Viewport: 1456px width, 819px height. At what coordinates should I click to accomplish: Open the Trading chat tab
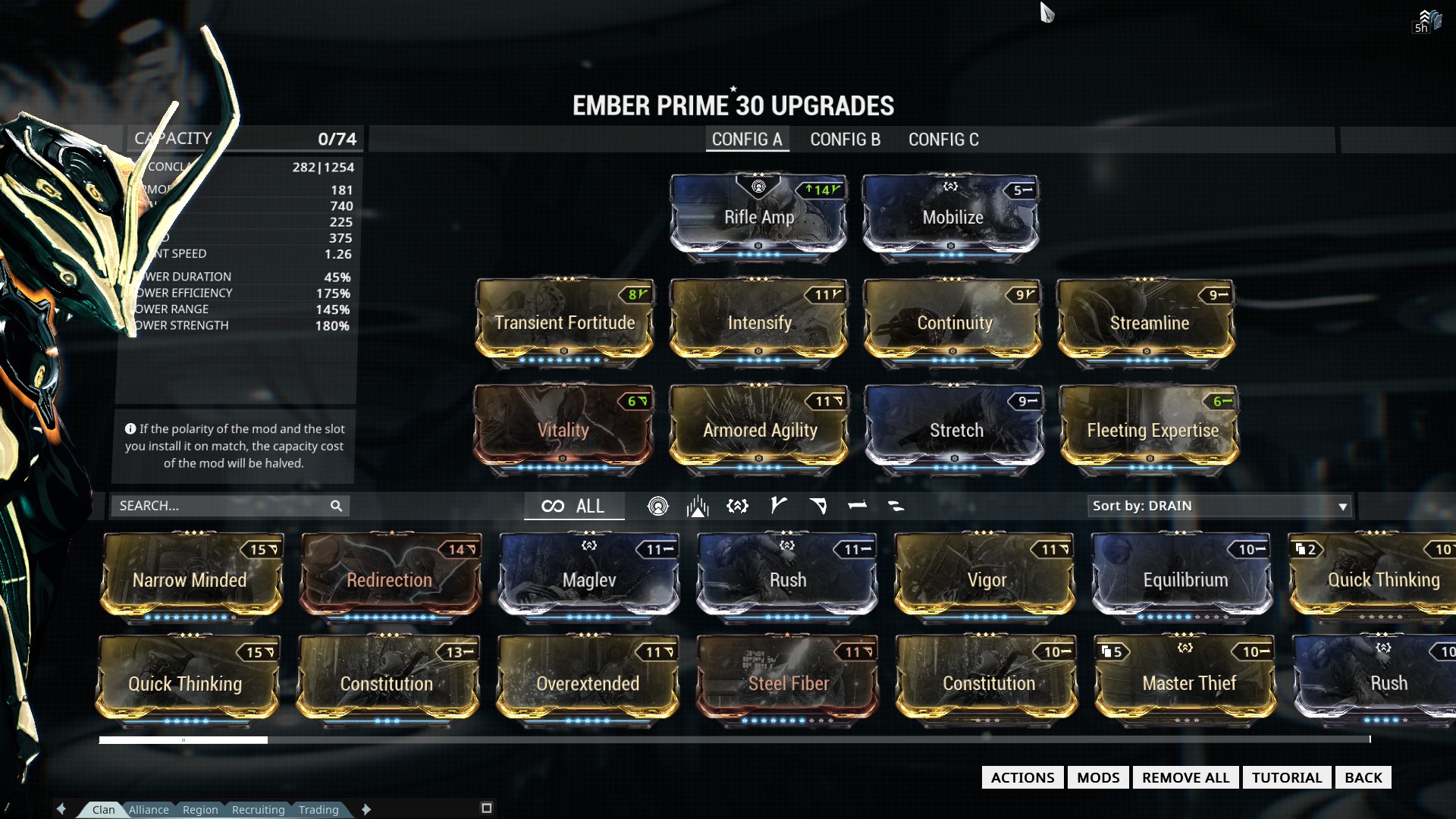point(318,810)
